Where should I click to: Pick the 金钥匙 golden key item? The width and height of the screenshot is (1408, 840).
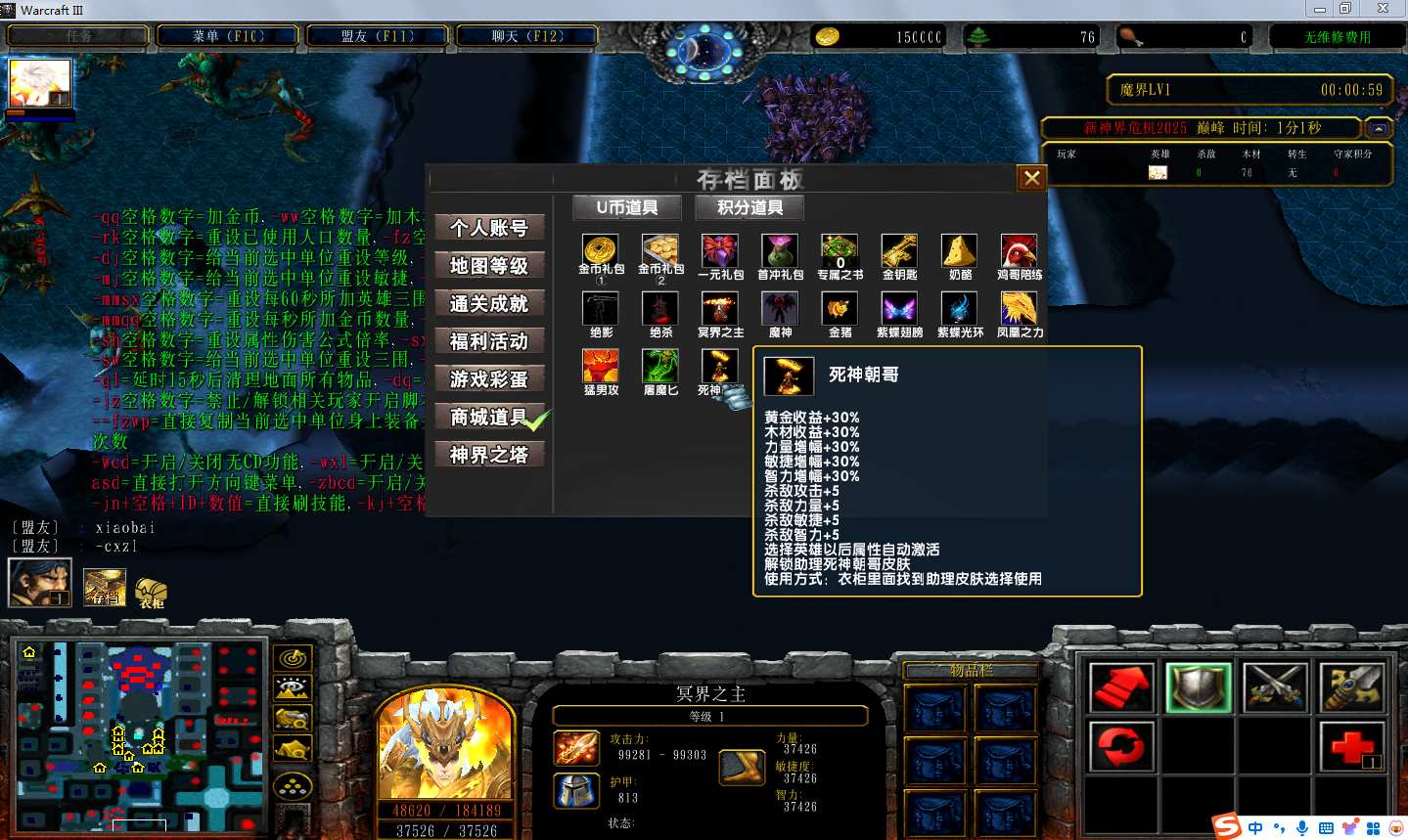click(899, 252)
